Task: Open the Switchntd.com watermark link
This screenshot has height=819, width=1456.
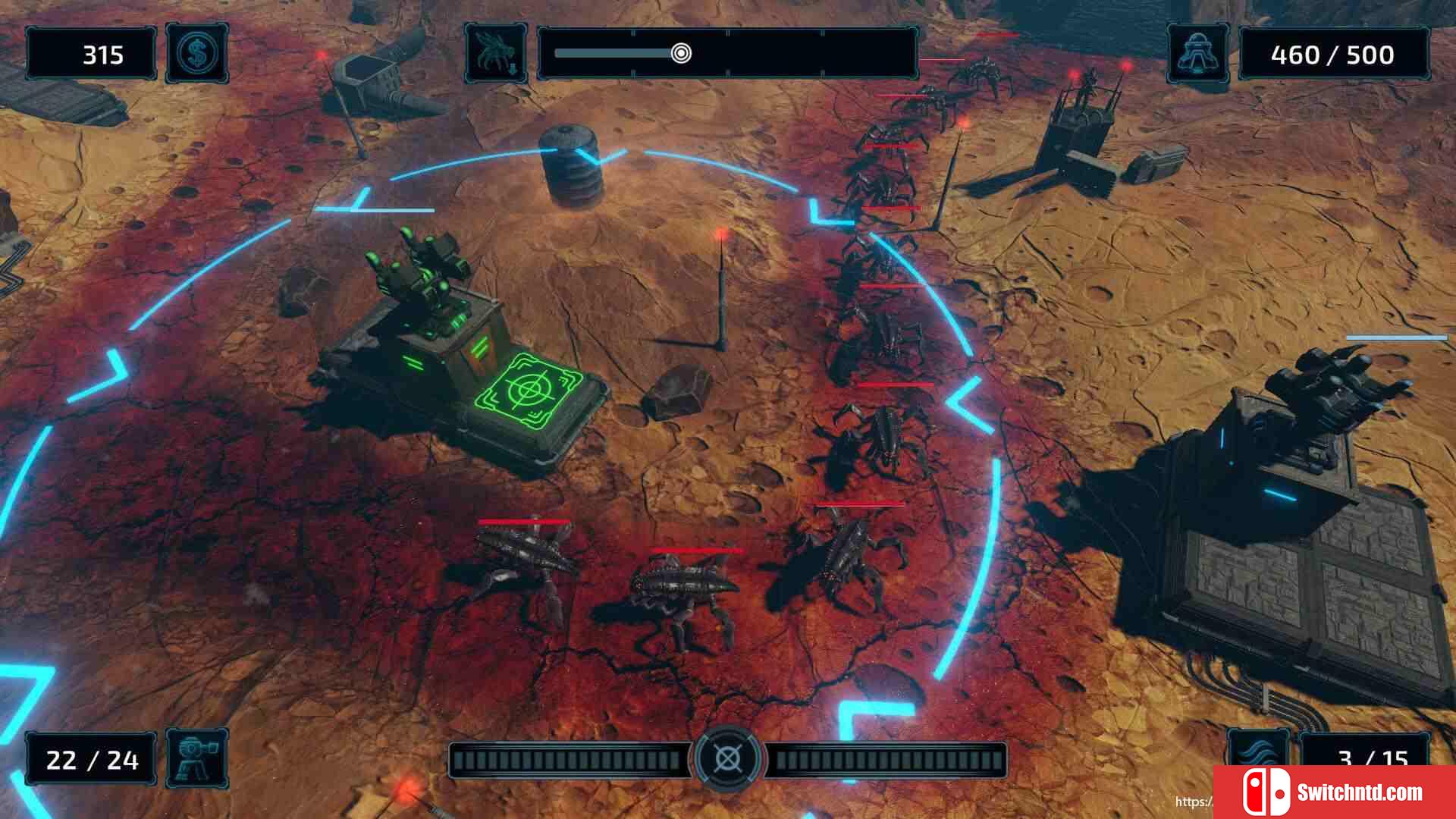Action: (x=1335, y=792)
